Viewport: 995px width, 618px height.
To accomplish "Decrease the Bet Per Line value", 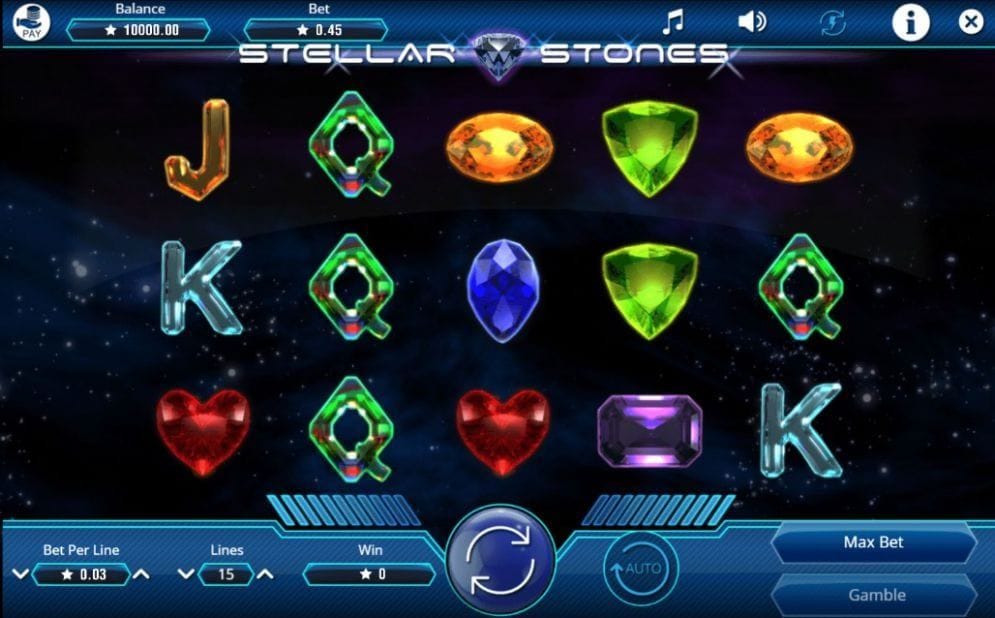I will point(20,575).
